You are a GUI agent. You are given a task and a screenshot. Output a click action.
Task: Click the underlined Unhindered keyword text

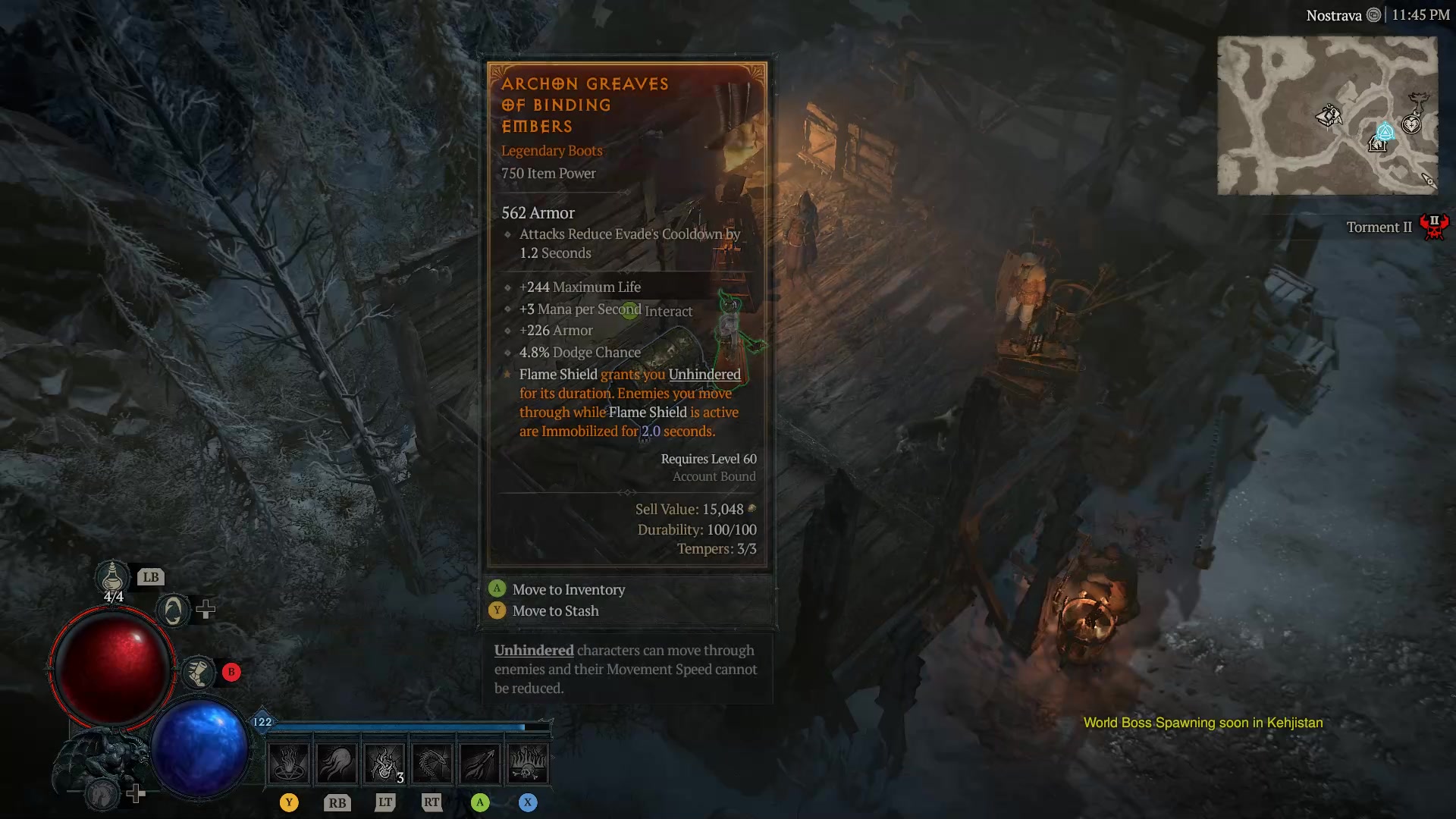click(x=533, y=650)
